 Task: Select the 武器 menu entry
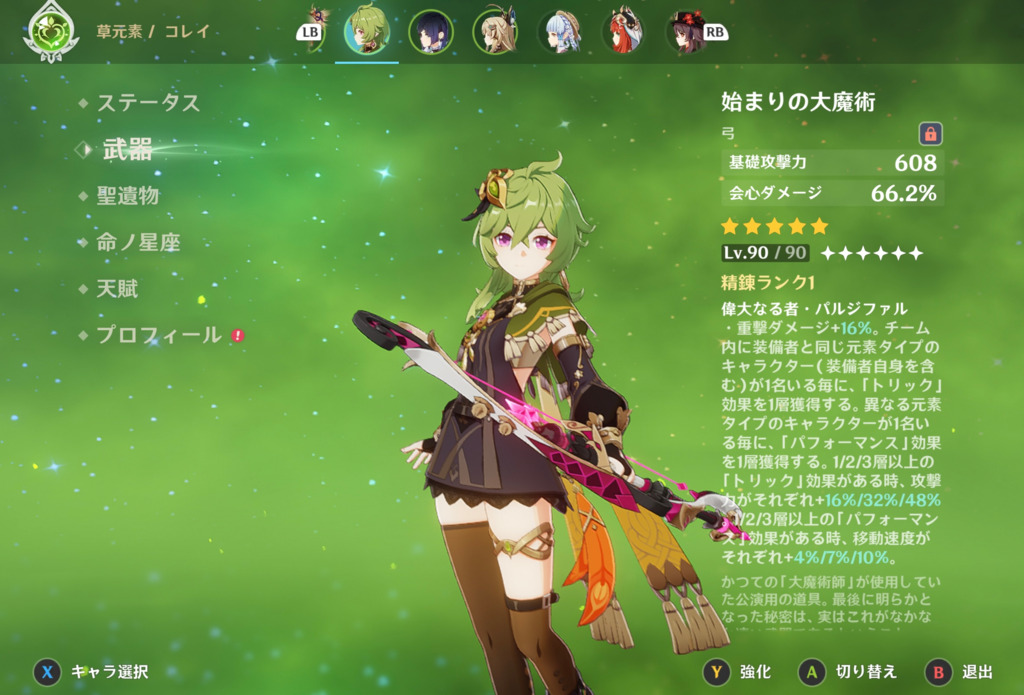click(x=127, y=150)
